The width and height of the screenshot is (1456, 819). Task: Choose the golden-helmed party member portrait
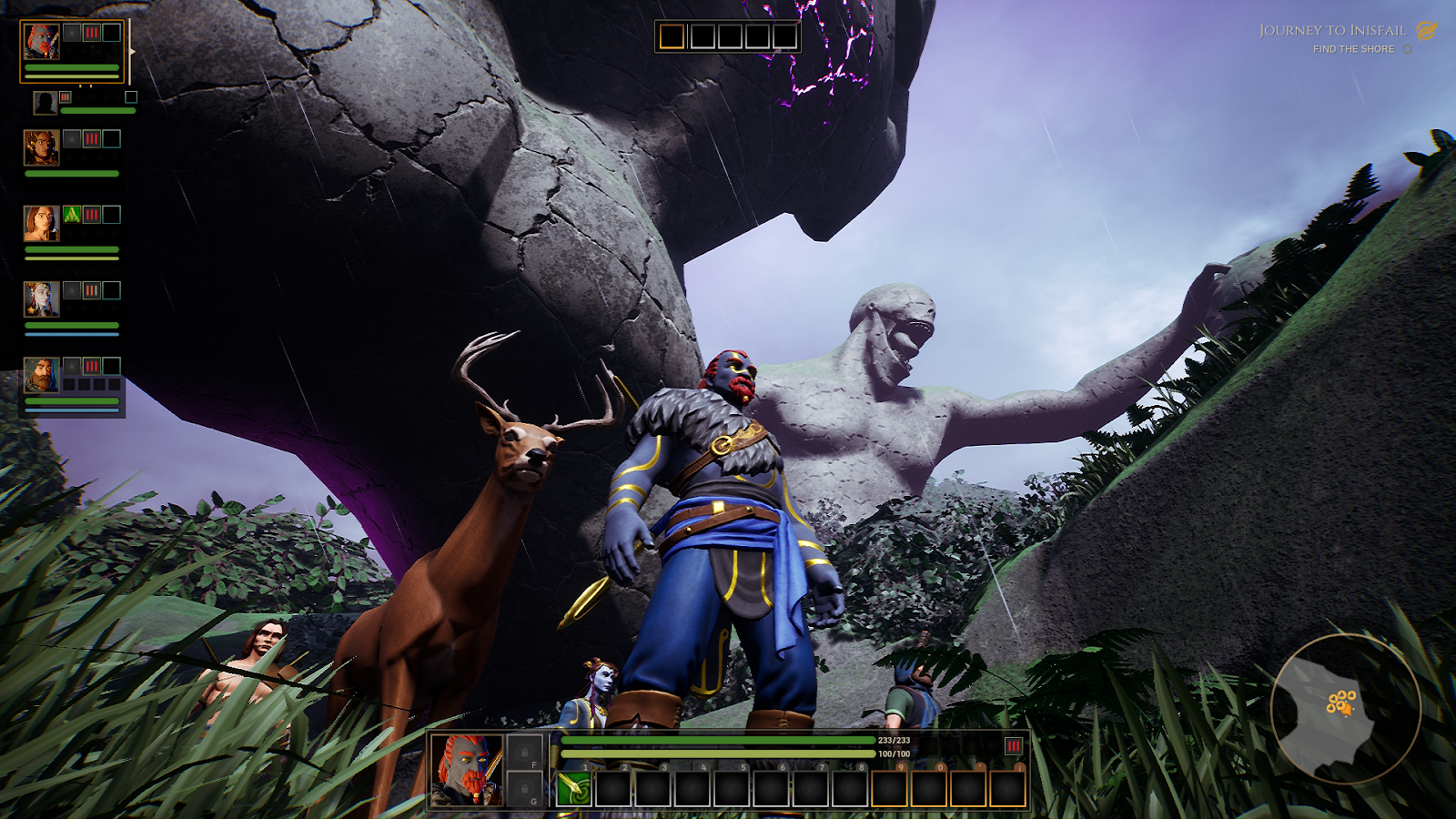pos(41,147)
